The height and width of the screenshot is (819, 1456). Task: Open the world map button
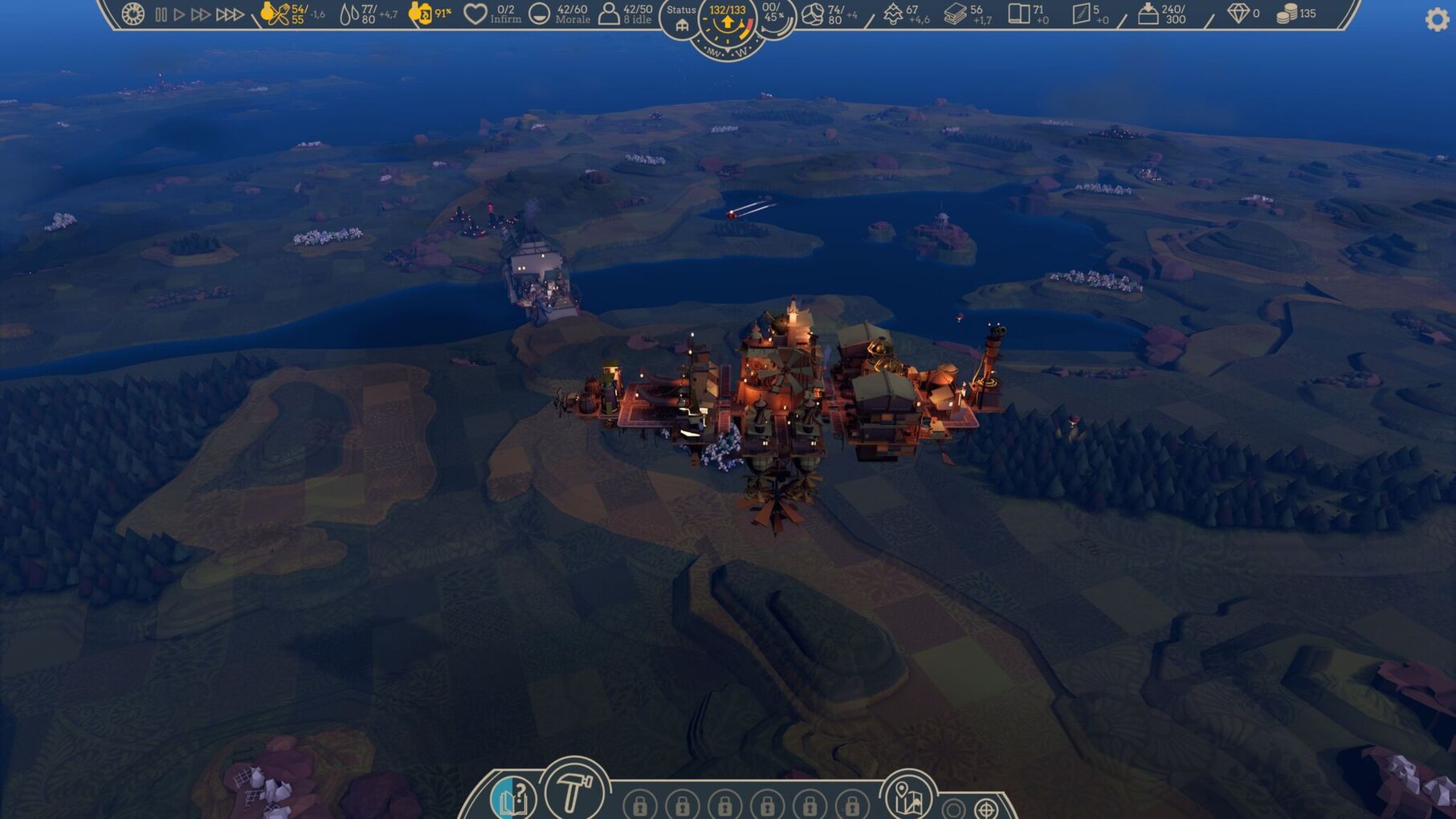click(x=908, y=797)
